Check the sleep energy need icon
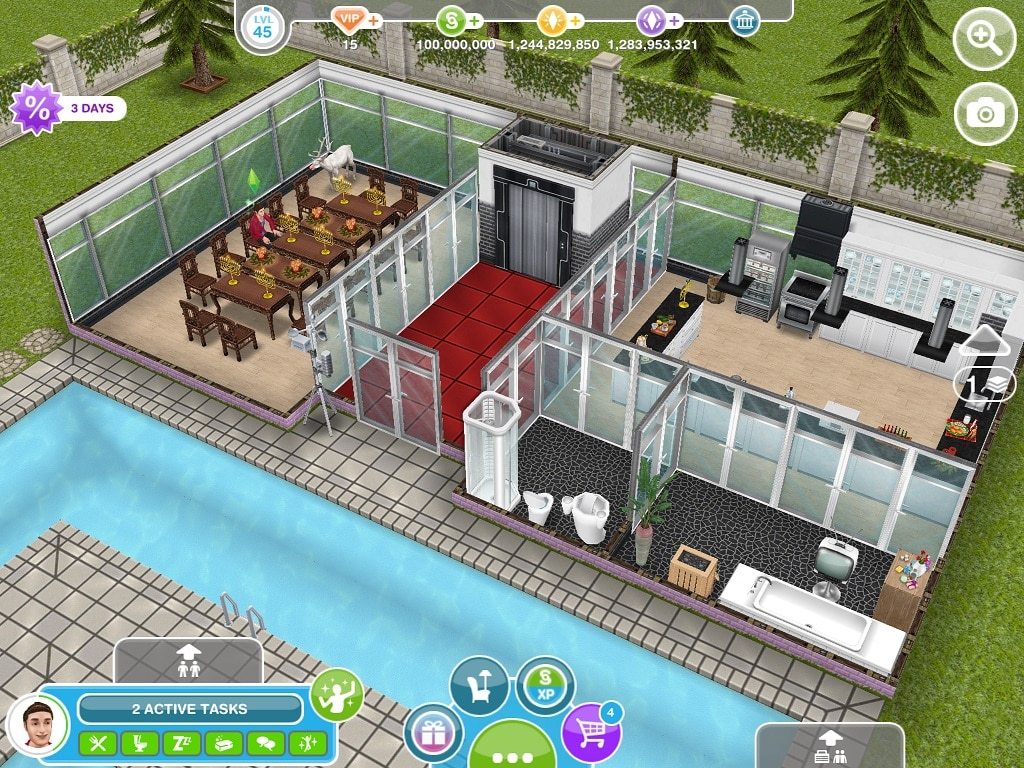The width and height of the screenshot is (1024, 768). [x=181, y=743]
